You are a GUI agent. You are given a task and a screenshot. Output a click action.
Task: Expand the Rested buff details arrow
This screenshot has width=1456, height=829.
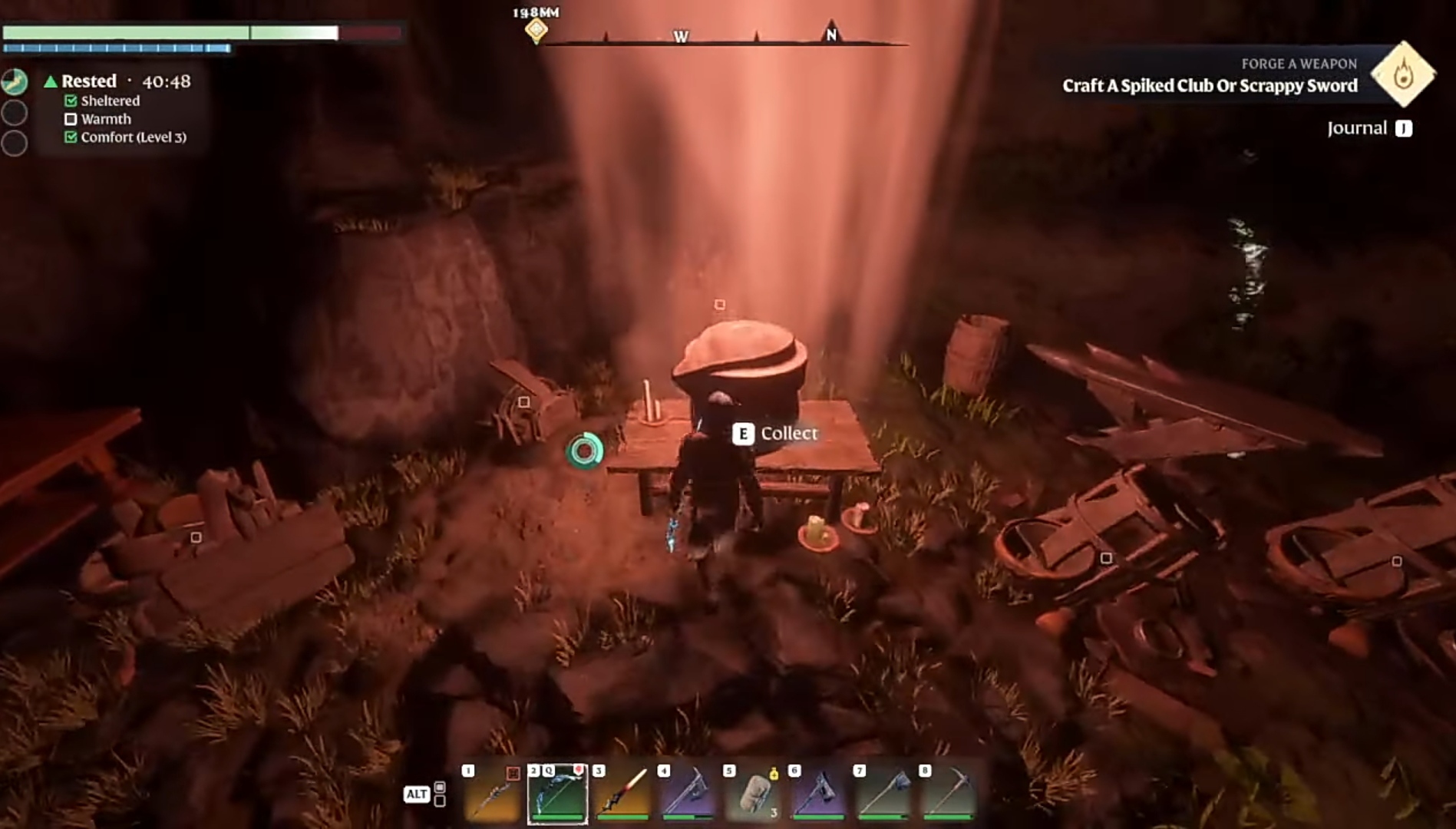tap(51, 81)
